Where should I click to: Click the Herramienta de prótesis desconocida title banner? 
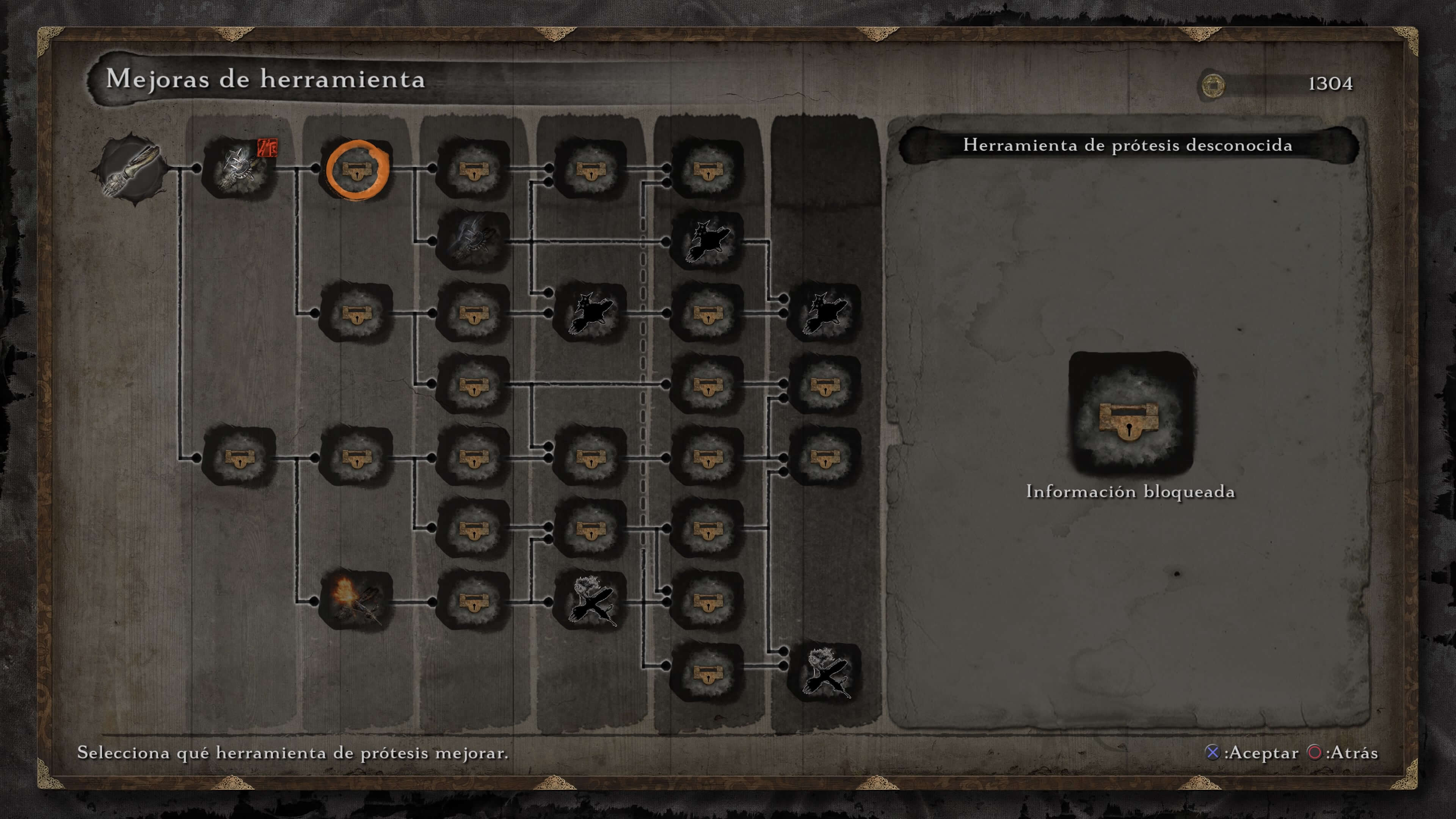coord(1130,146)
